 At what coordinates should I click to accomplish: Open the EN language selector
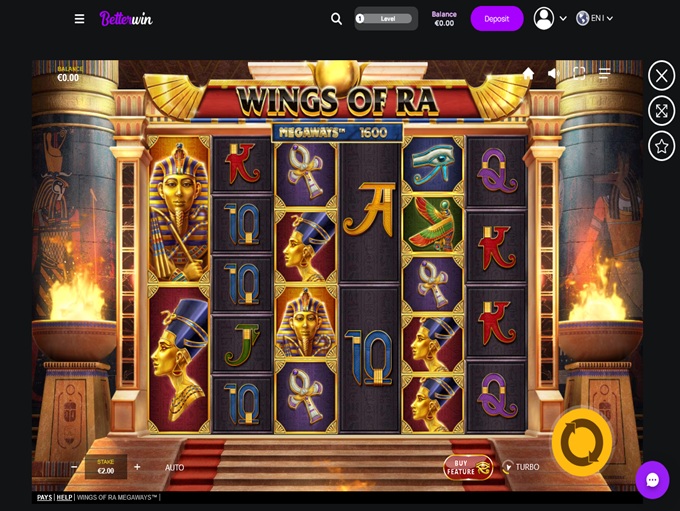click(595, 18)
